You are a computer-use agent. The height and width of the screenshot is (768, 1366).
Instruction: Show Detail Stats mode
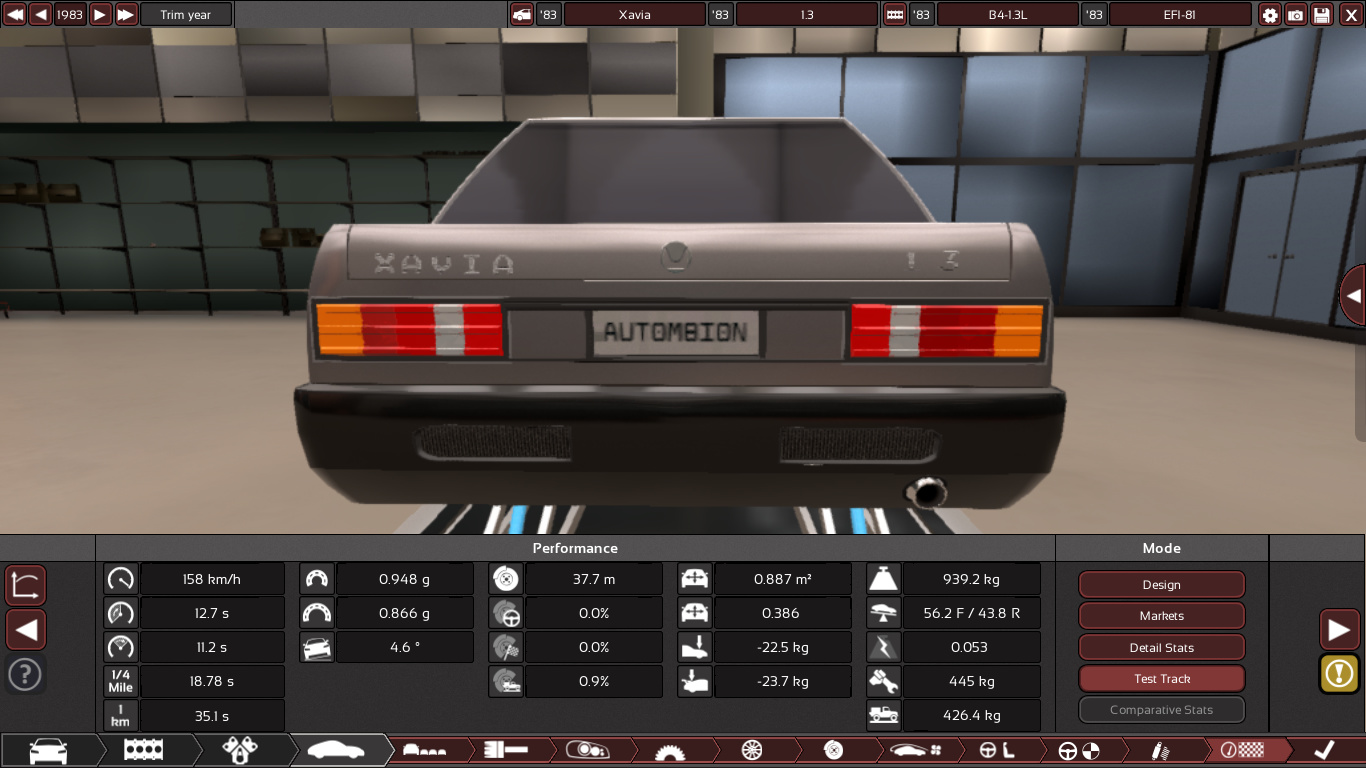[1161, 647]
